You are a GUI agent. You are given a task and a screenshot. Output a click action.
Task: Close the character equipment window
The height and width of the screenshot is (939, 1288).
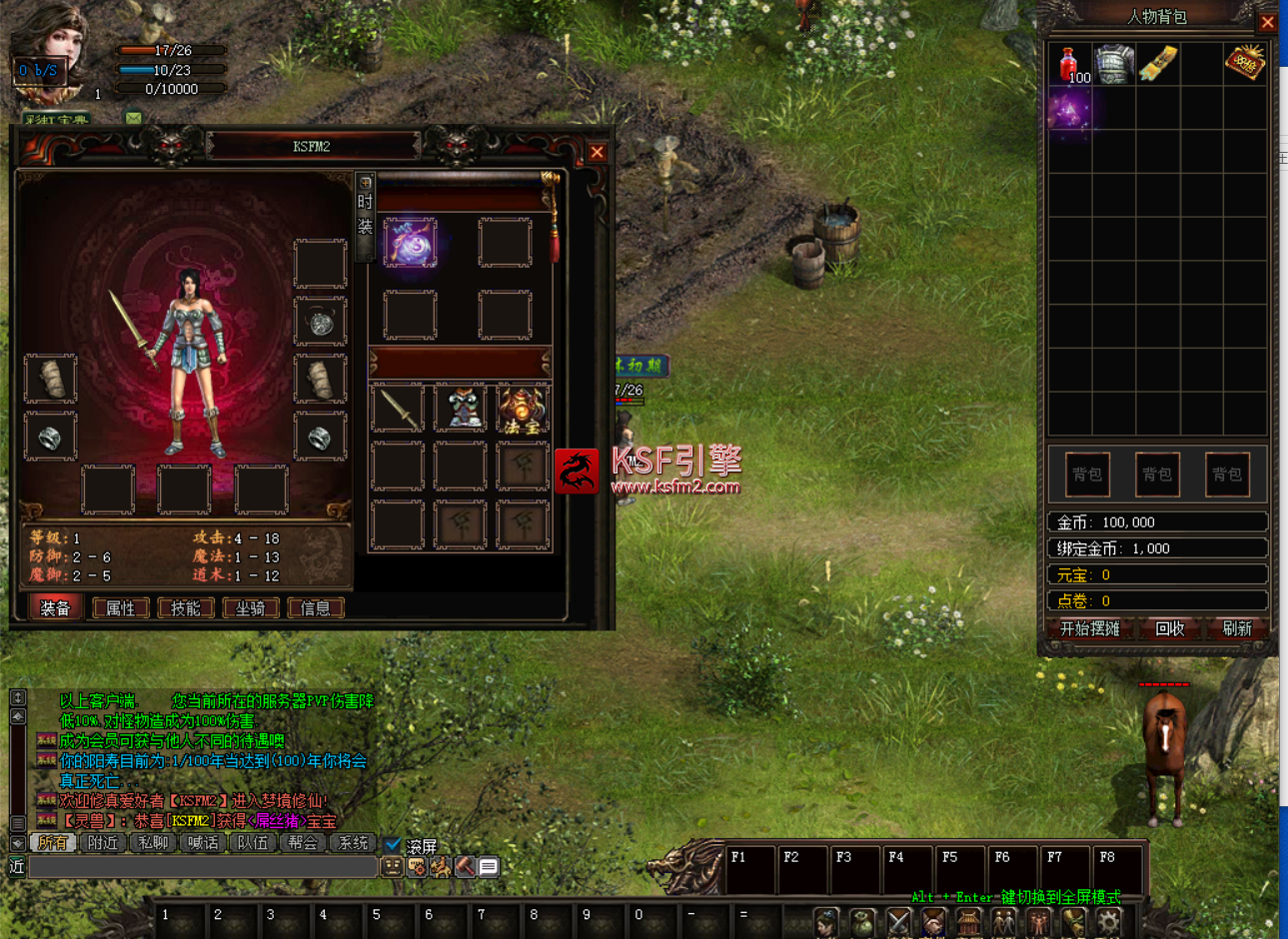pyautogui.click(x=597, y=152)
